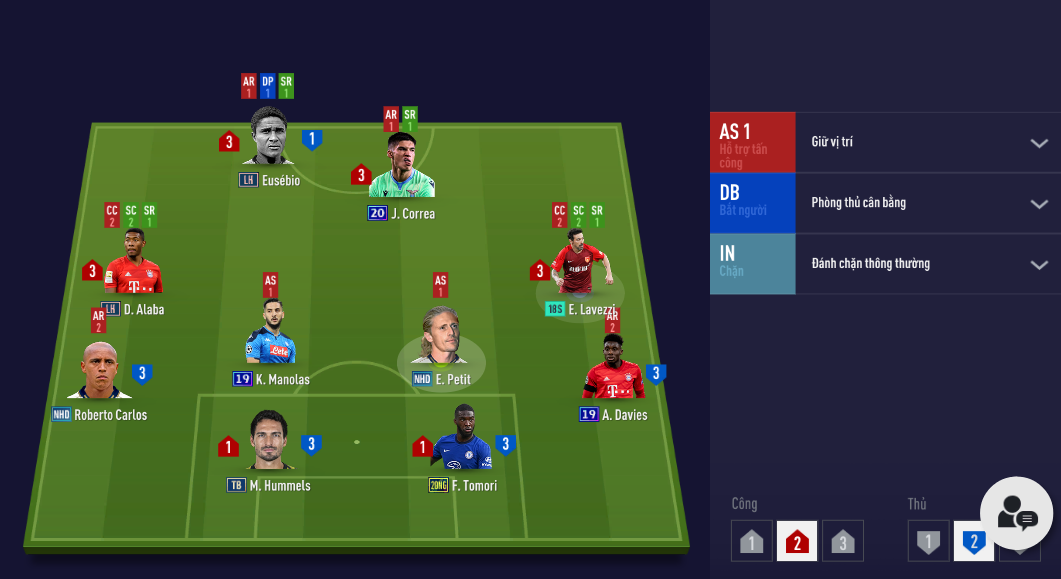The width and height of the screenshot is (1061, 579).
Task: Select right back A. Davies
Action: click(613, 369)
